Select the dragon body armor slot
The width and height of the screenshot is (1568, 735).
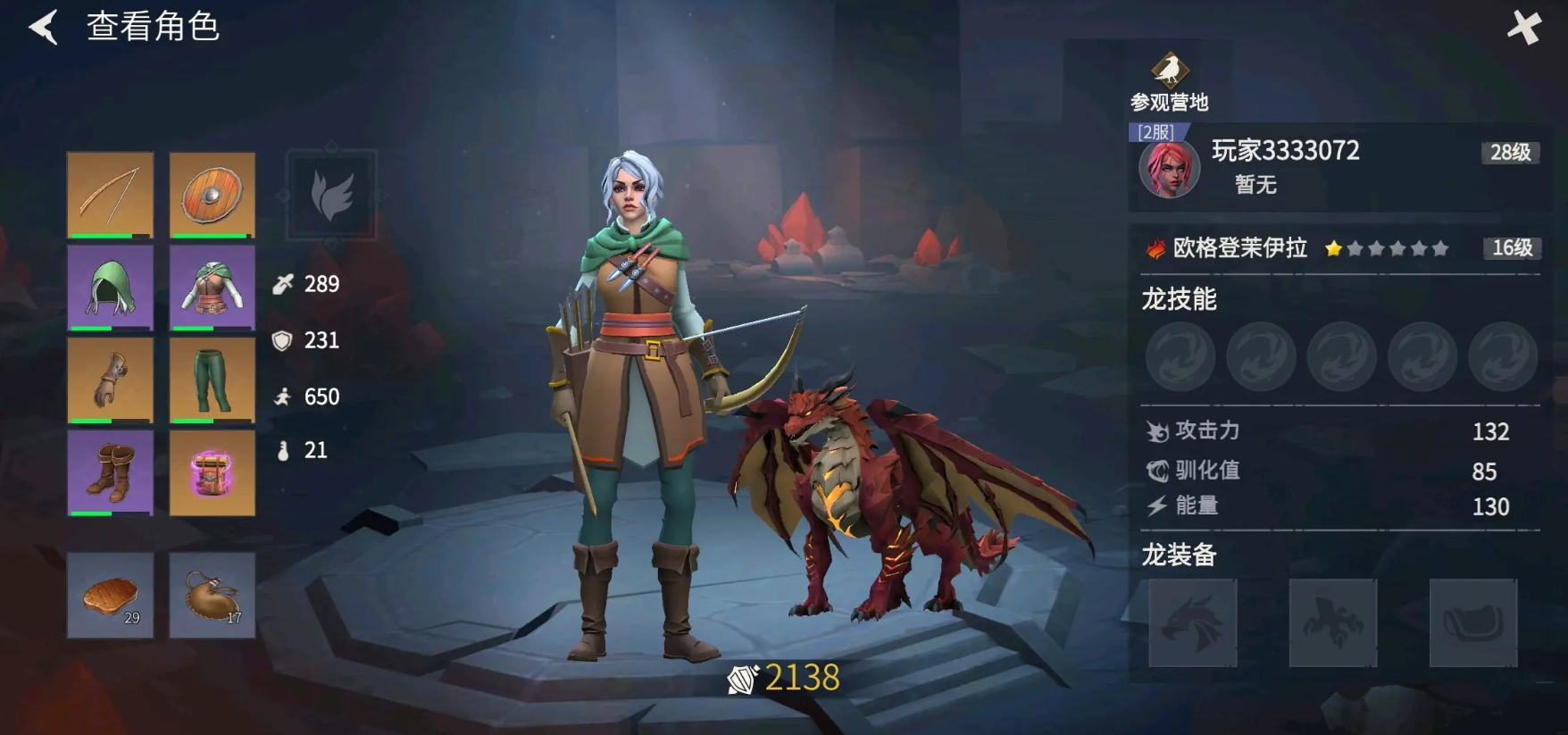click(1332, 622)
